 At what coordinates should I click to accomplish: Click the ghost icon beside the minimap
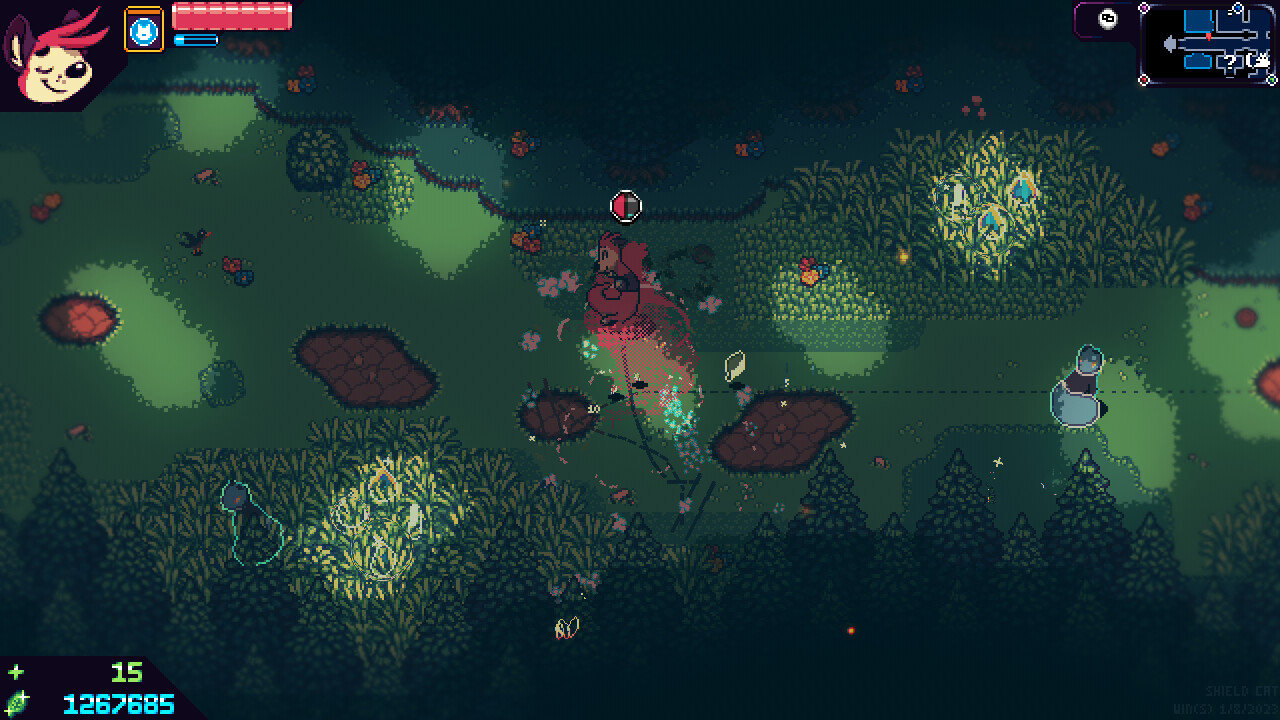coord(1106,19)
